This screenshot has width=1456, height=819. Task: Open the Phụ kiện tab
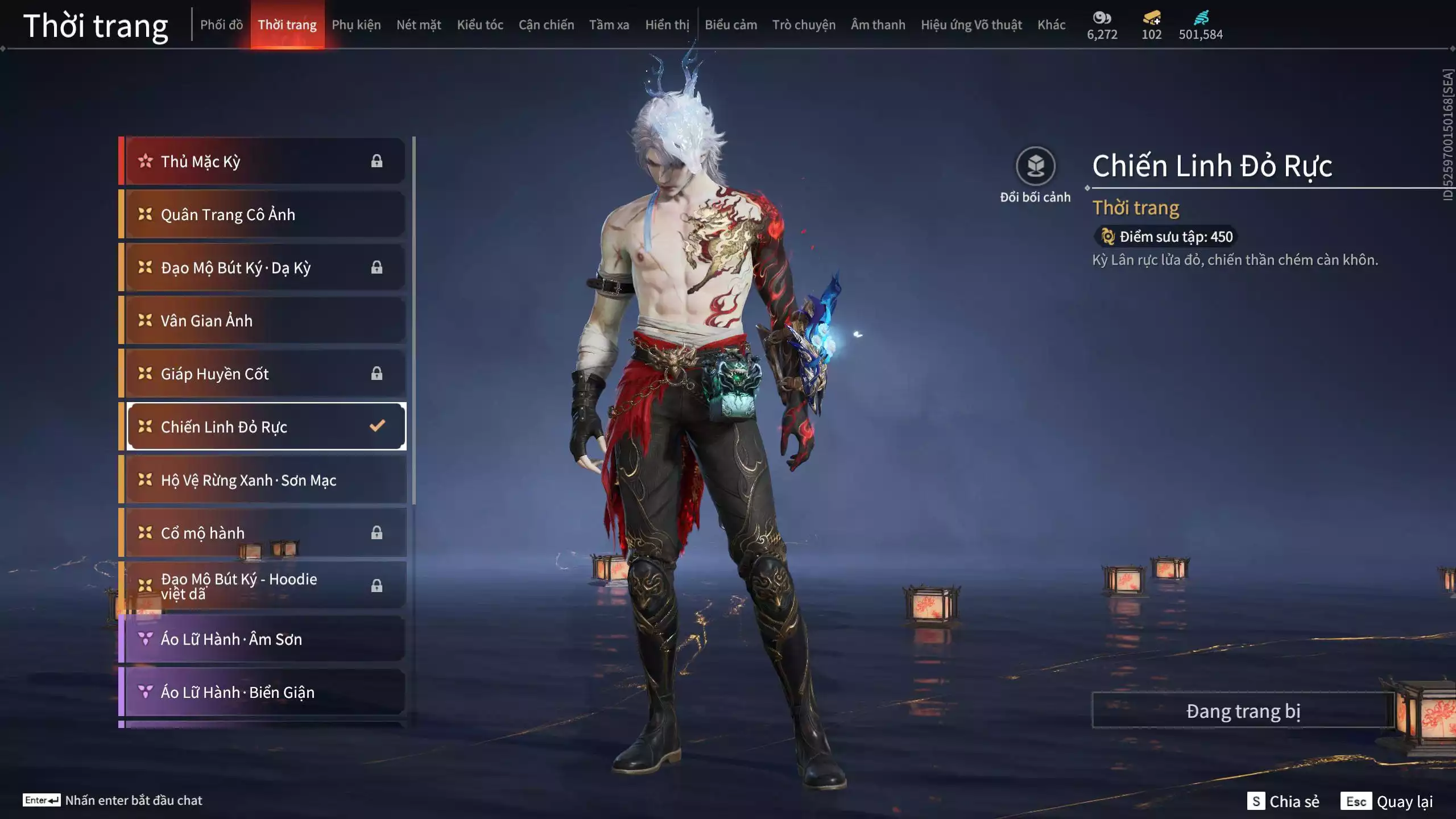[x=356, y=25]
